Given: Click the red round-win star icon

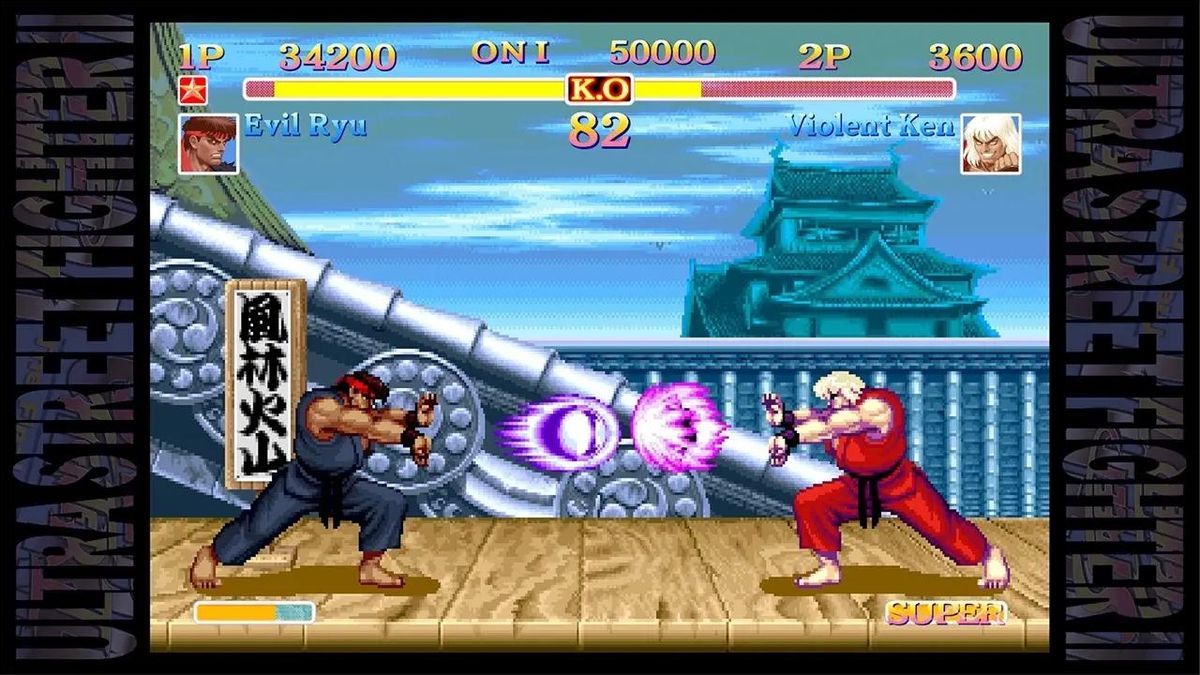Looking at the screenshot, I should point(191,90).
